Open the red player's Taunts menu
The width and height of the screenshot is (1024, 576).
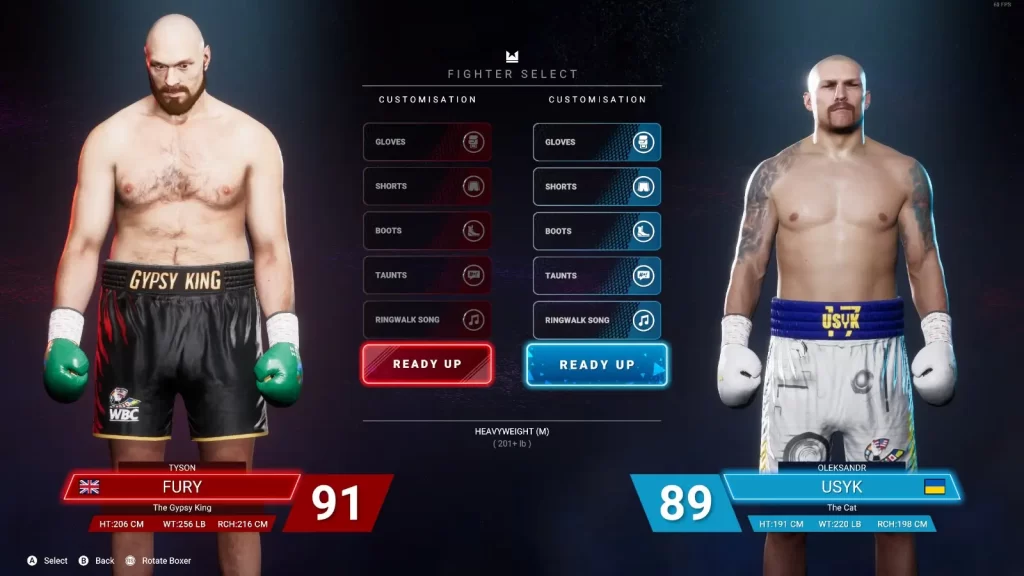coord(427,275)
